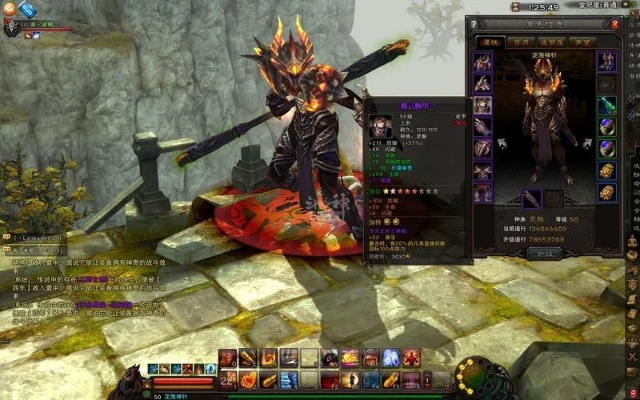Select the equipped chest armor slot
The image size is (640, 400).
[483, 105]
